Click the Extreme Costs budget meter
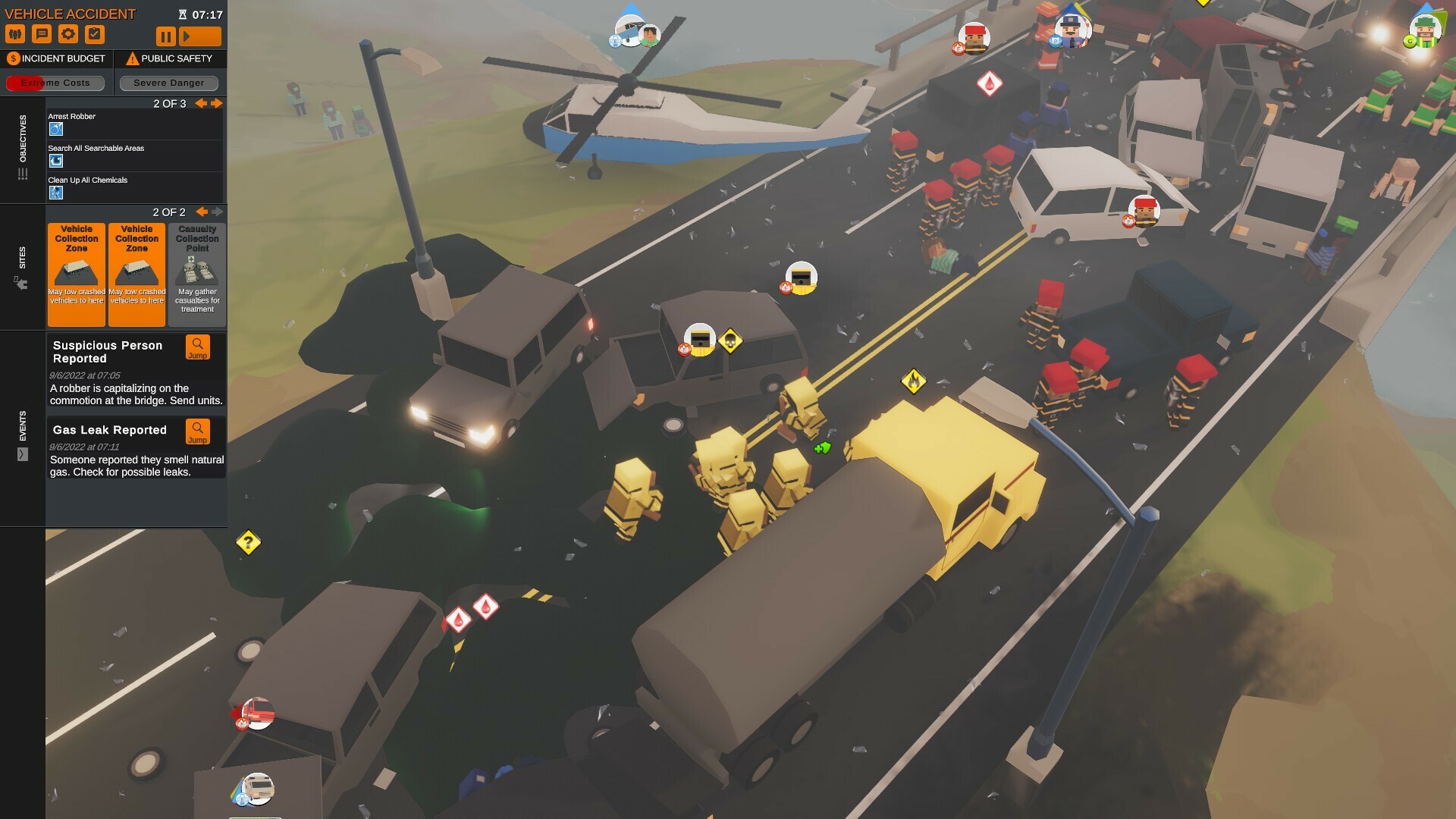The image size is (1456, 819). tap(55, 83)
